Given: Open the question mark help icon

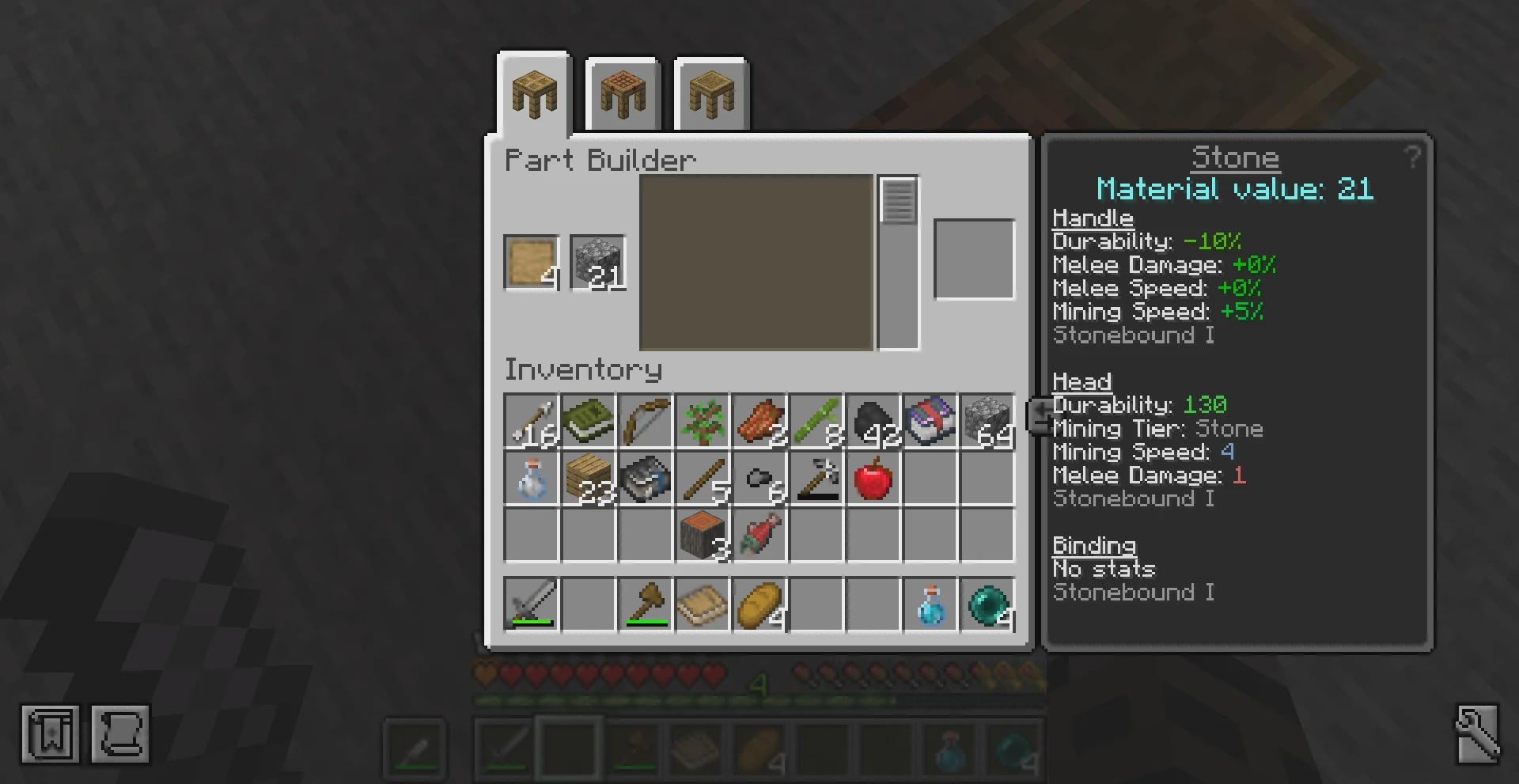Looking at the screenshot, I should [x=1412, y=157].
